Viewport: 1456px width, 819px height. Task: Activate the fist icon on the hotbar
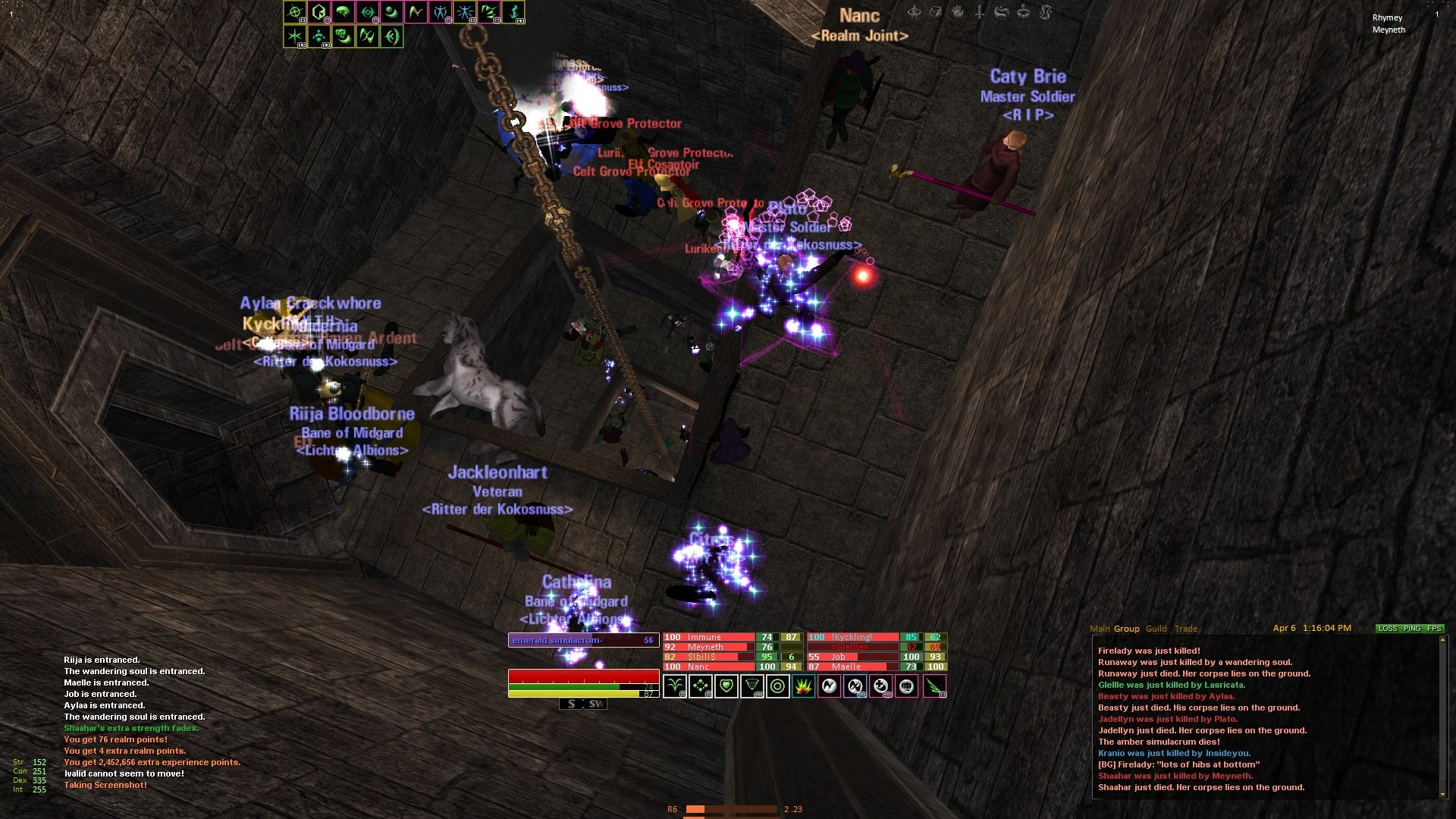[907, 686]
